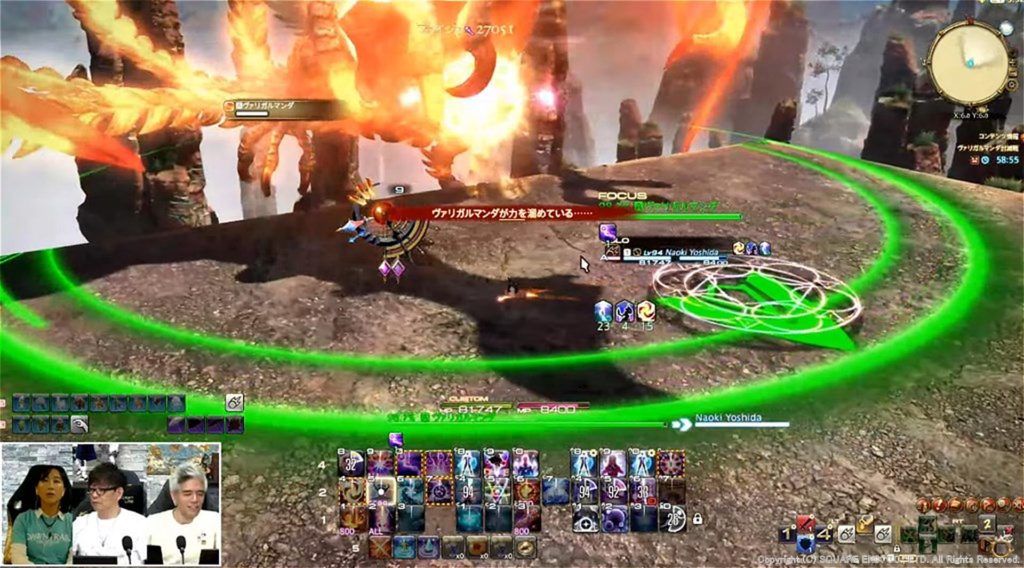Screen dimensions: 1024x568
Task: Toggle the hotbar padlock icon
Action: (x=697, y=518)
